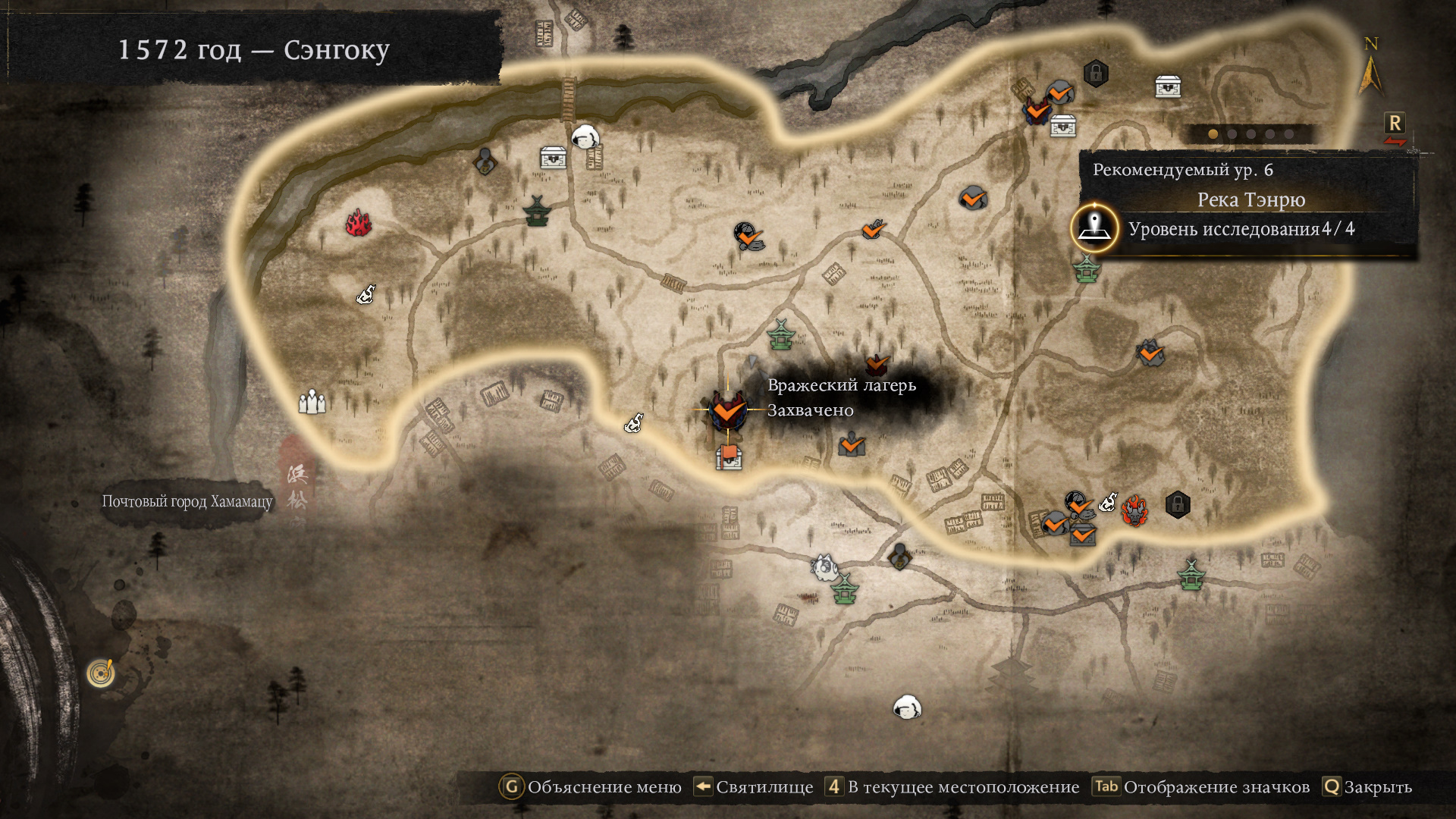Center map with В текущее местоположение
Screen dimensions: 1456x819
pyautogui.click(x=952, y=787)
